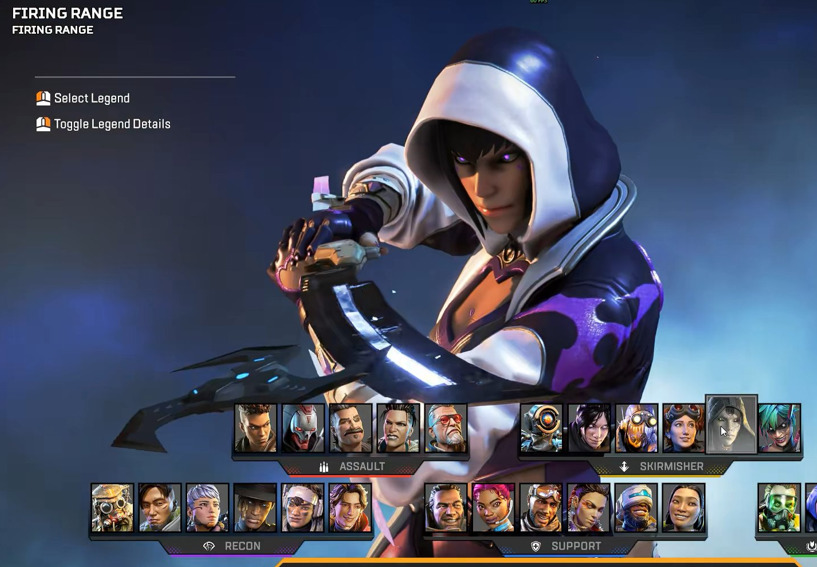Image resolution: width=817 pixels, height=567 pixels.
Task: Click the highlighted hooded Ash portrait
Action: 731,425
